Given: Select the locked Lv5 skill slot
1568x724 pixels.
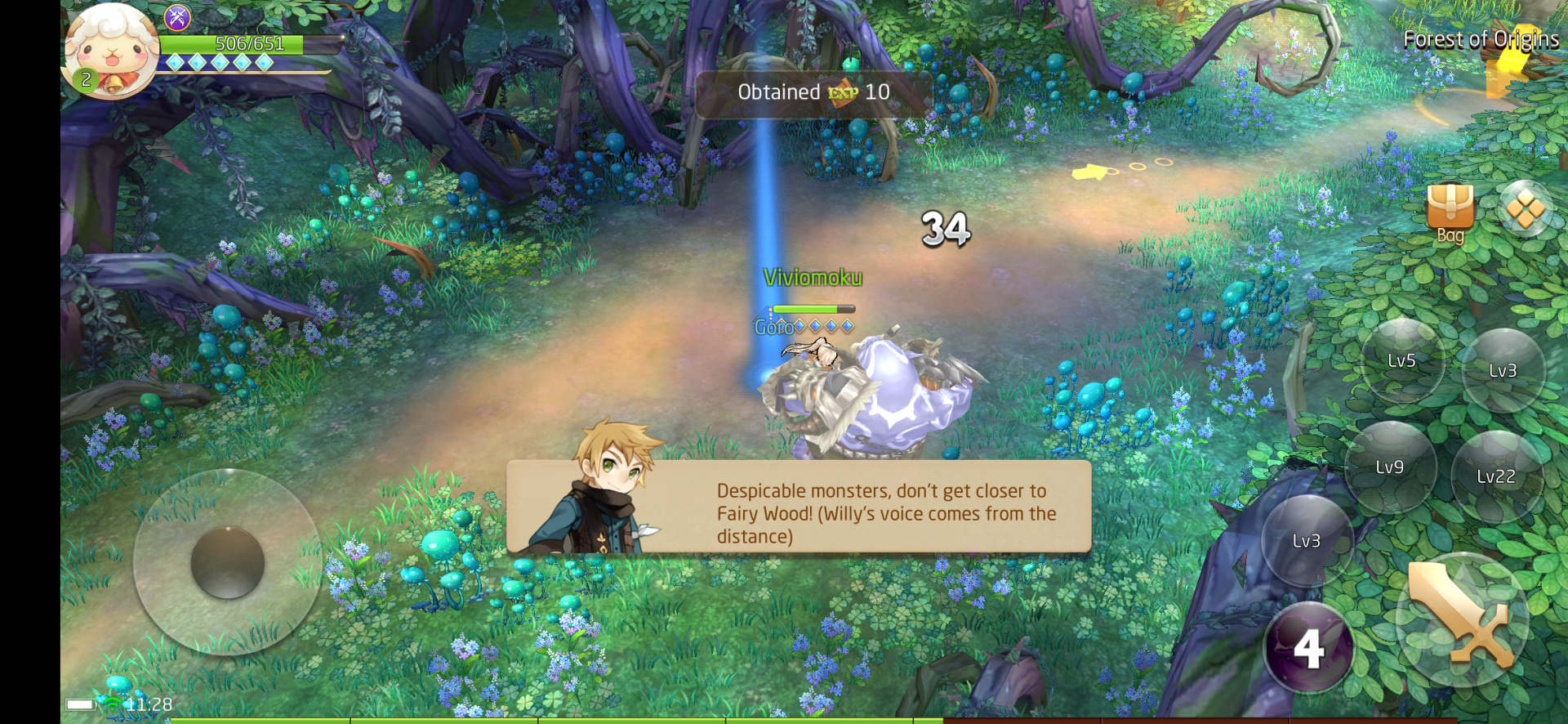Looking at the screenshot, I should pos(1401,360).
